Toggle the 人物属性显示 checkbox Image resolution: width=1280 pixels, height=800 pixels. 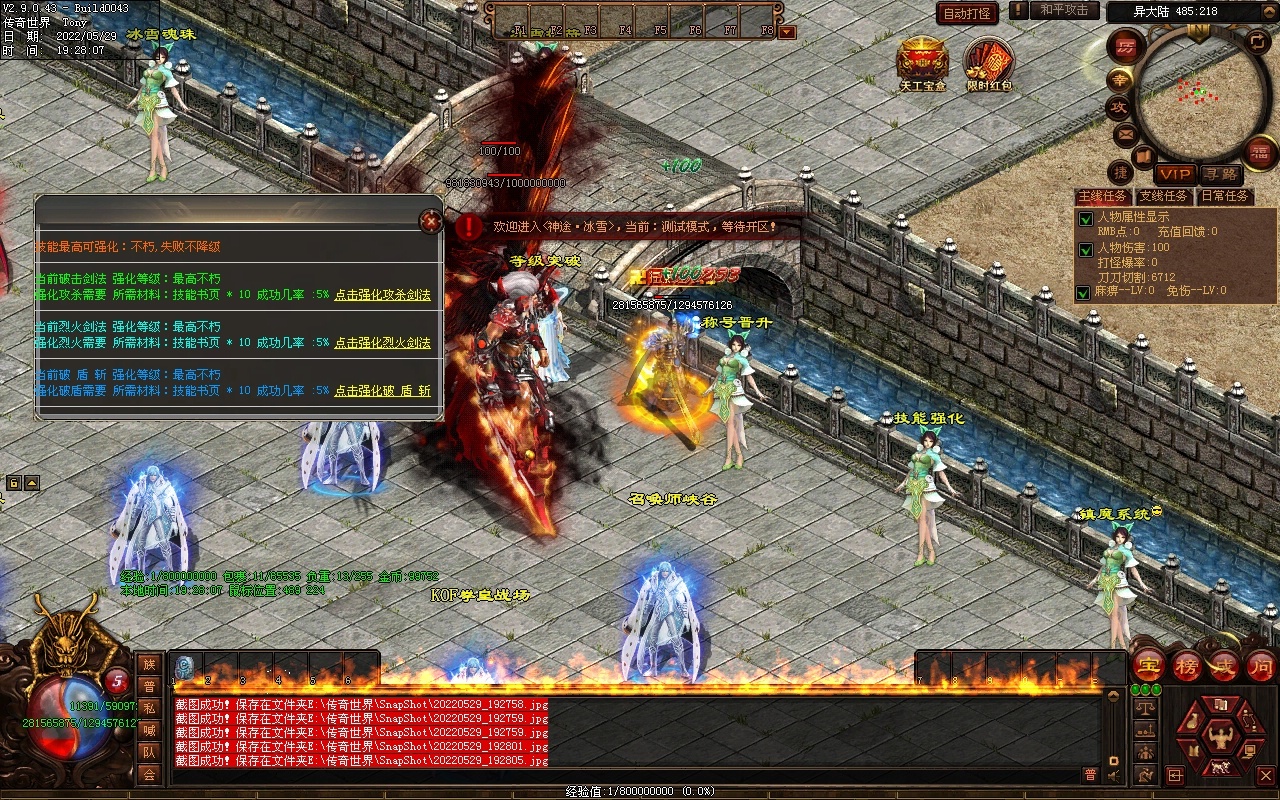coord(1084,218)
